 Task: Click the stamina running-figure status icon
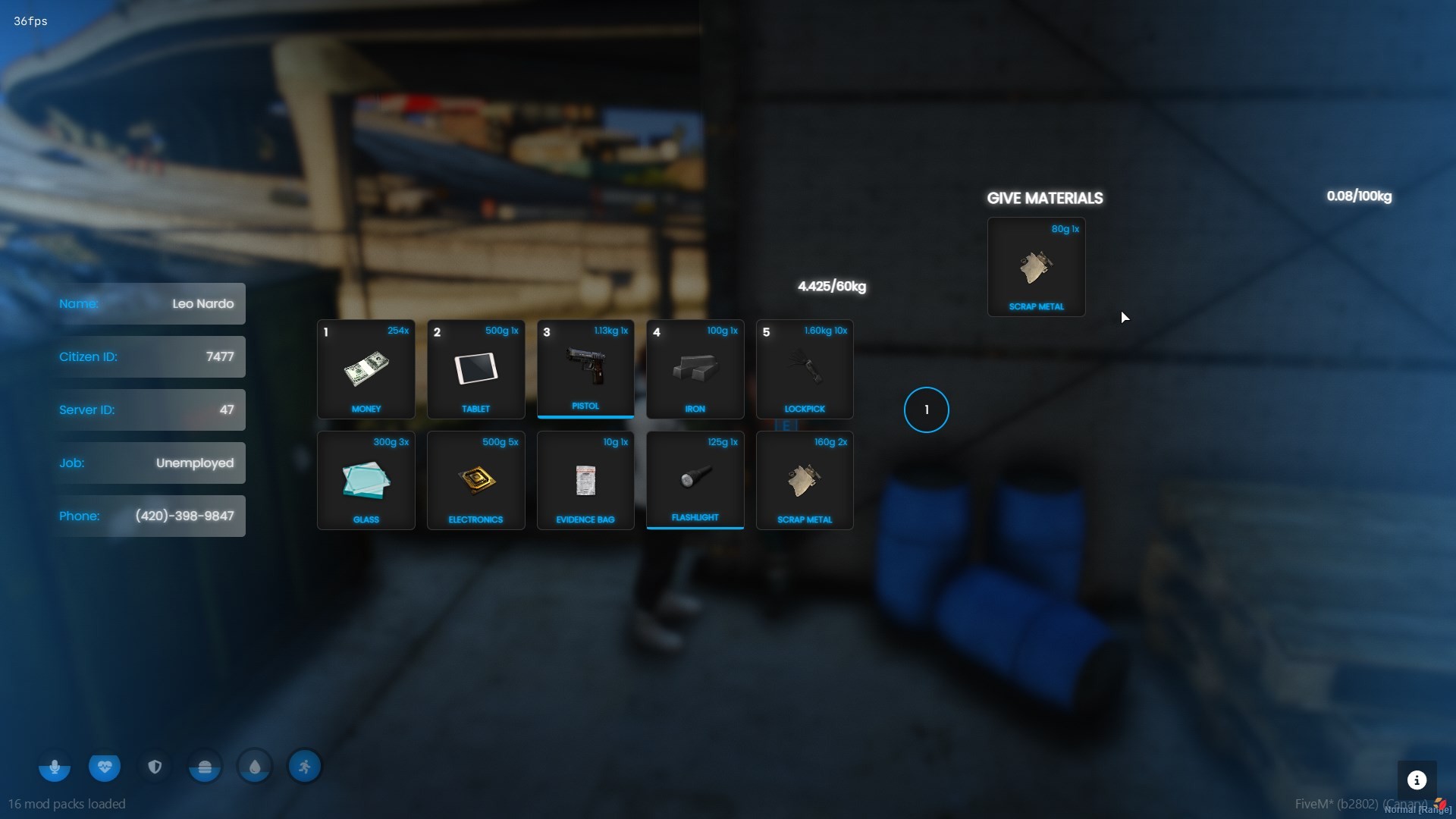pos(304,767)
